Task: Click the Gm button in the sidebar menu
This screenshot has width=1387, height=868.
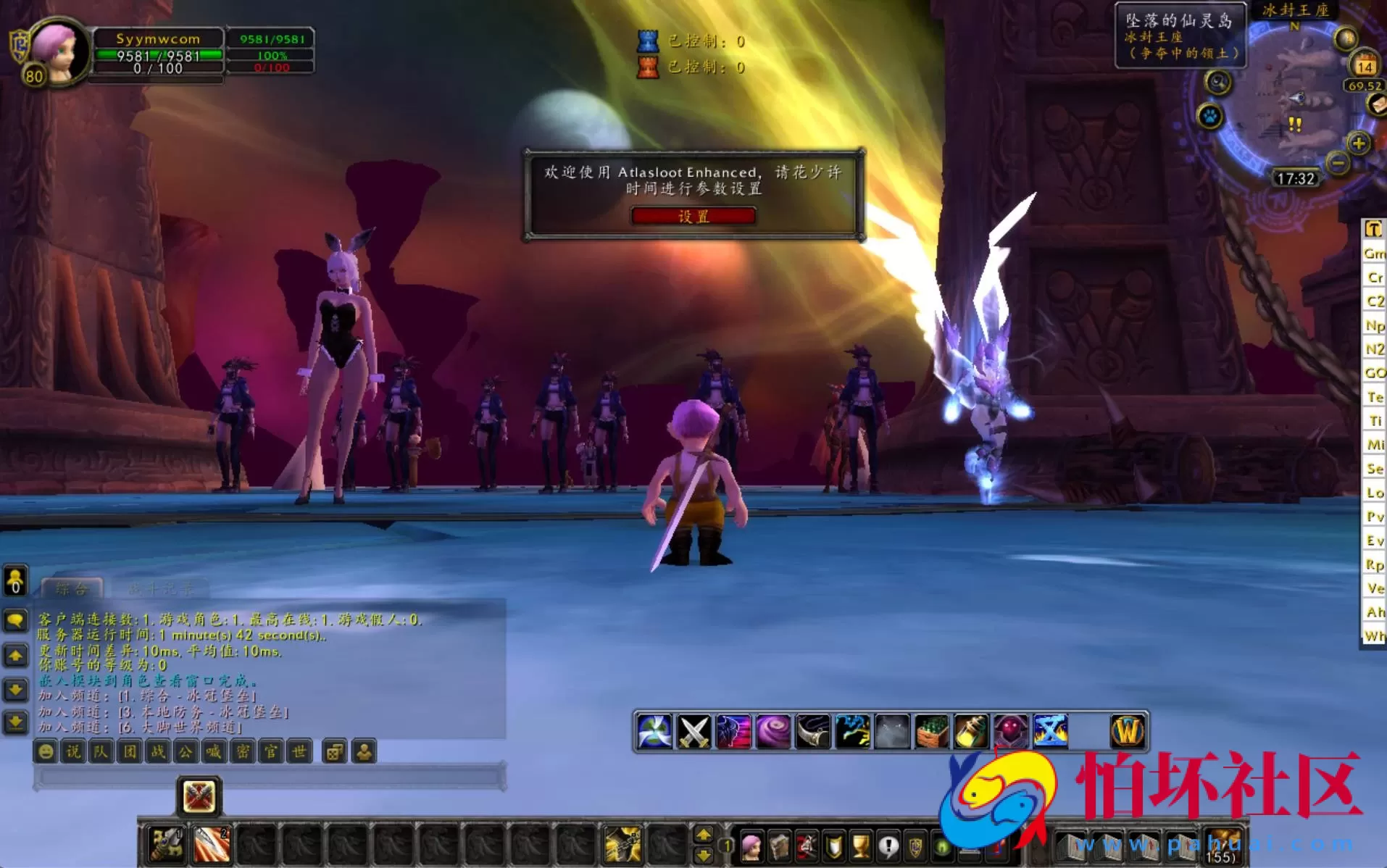Action: 1374,254
